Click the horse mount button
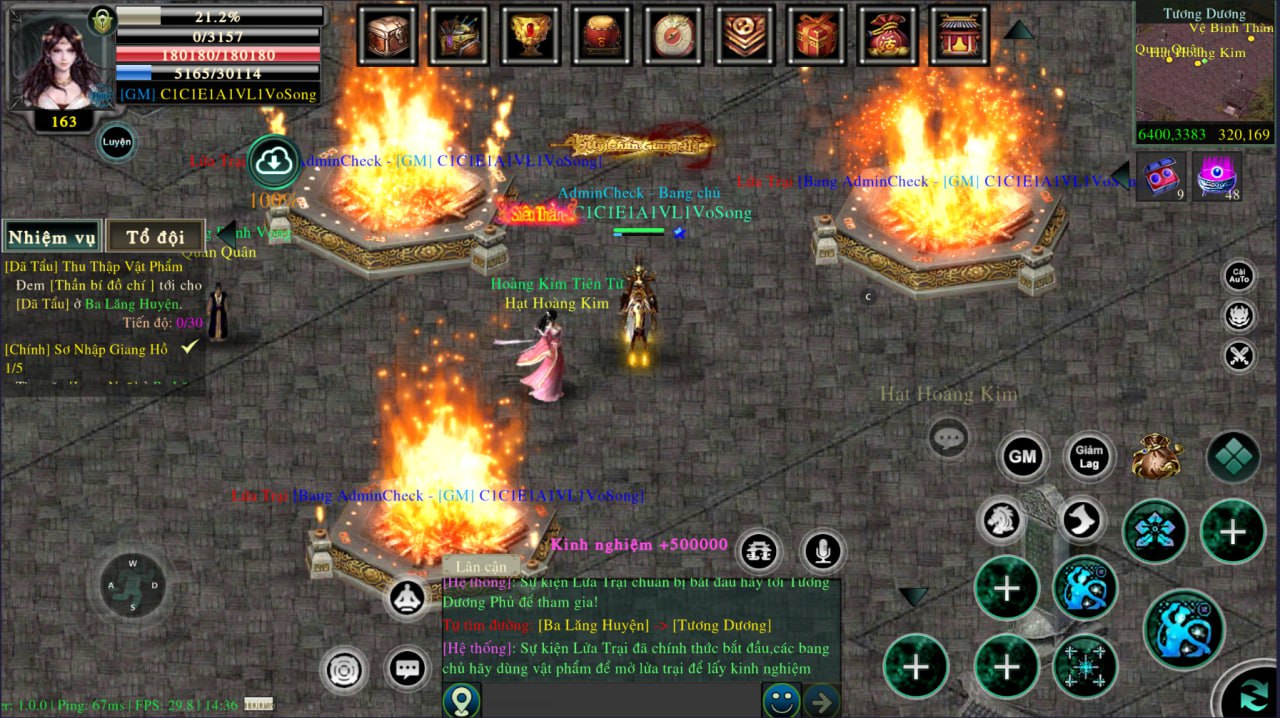1280x718 pixels. pos(1003,520)
